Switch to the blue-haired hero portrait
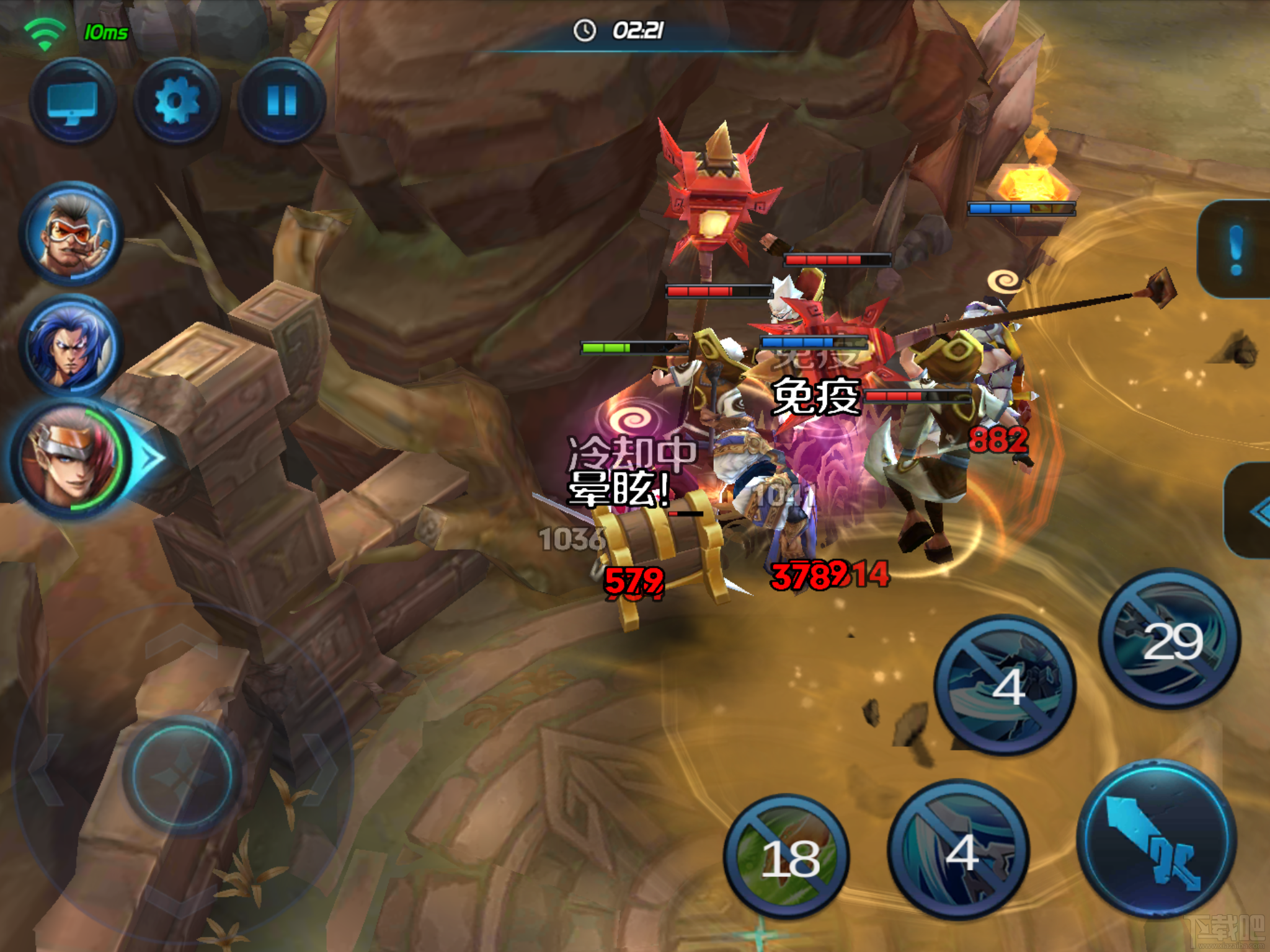1270x952 pixels. [71, 345]
